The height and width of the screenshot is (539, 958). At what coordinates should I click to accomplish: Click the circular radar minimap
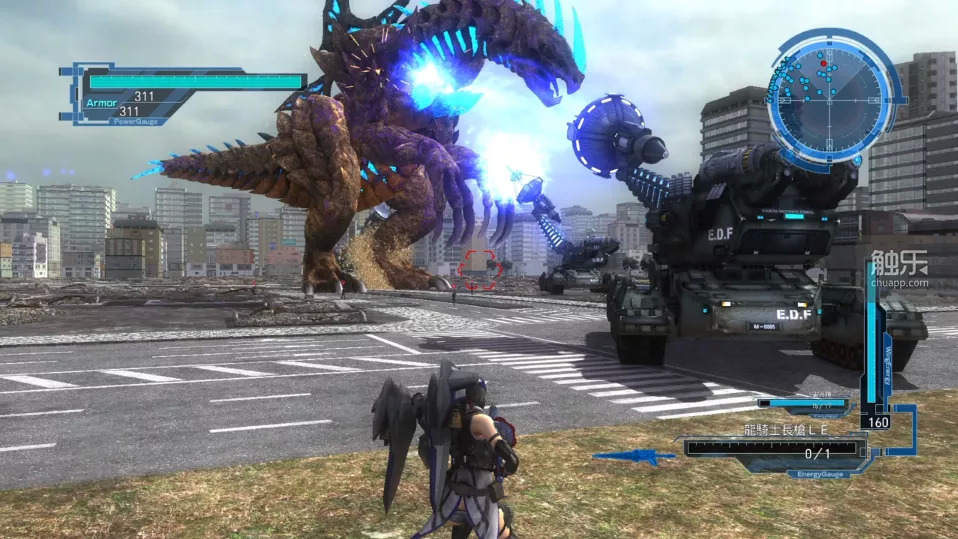pyautogui.click(x=829, y=95)
